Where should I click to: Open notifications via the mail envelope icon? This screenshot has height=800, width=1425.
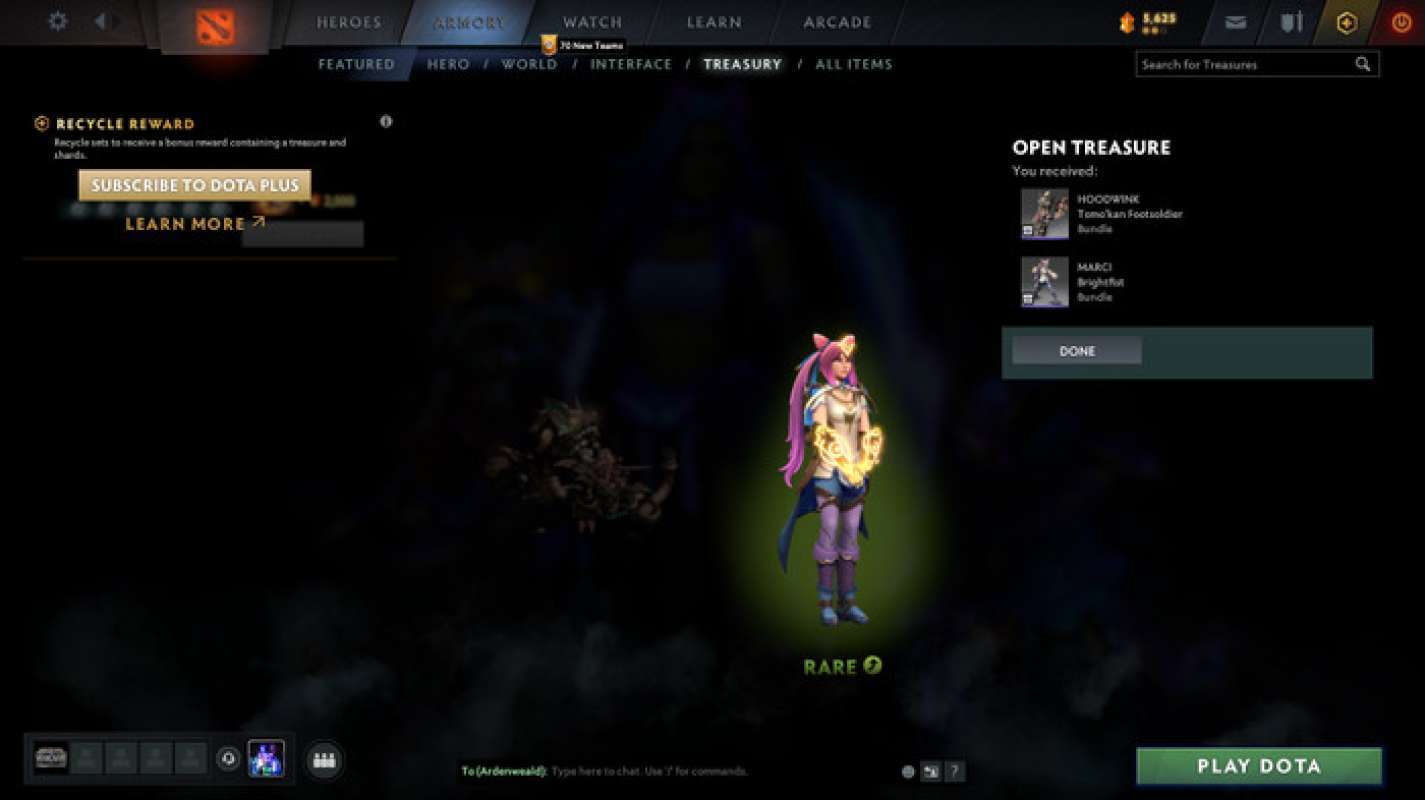[1234, 21]
